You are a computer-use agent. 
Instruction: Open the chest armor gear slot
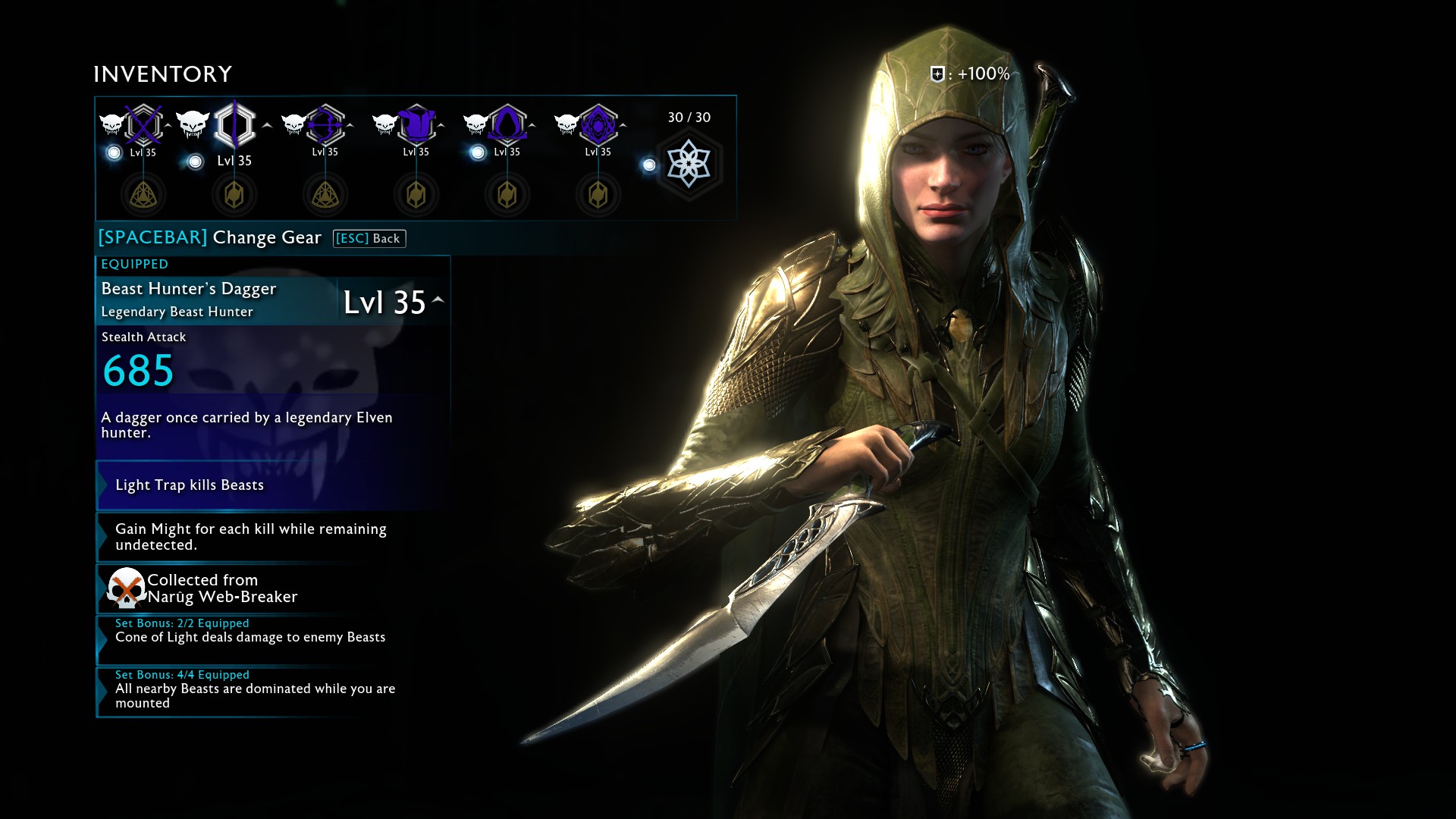click(x=416, y=124)
